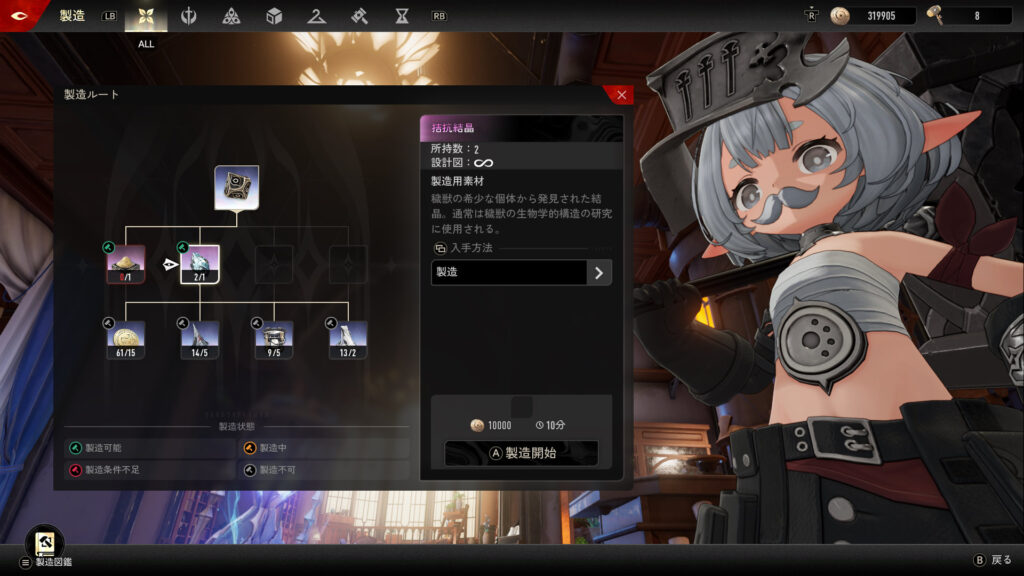This screenshot has width=1024, height=576.
Task: Open the hammer tool category tab
Action: click(x=359, y=16)
